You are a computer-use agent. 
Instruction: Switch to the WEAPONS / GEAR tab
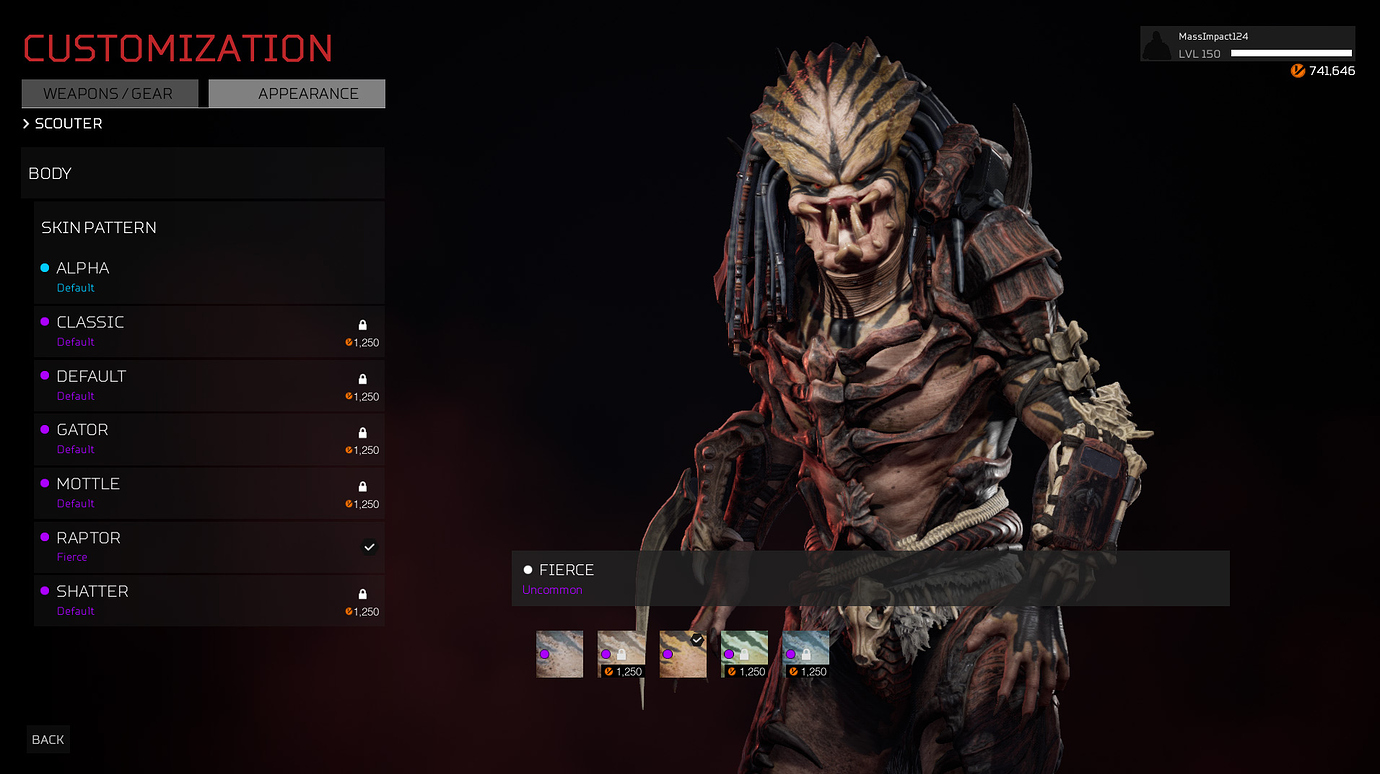(x=110, y=93)
